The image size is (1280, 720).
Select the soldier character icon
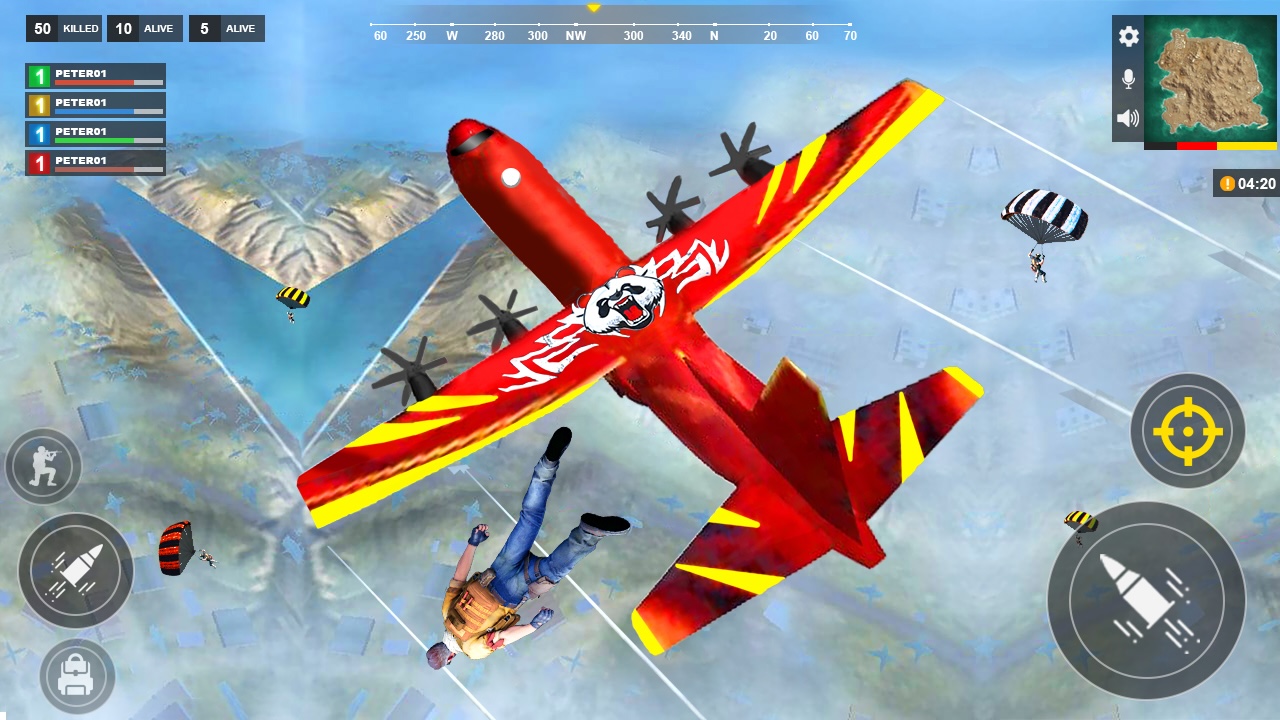point(43,466)
